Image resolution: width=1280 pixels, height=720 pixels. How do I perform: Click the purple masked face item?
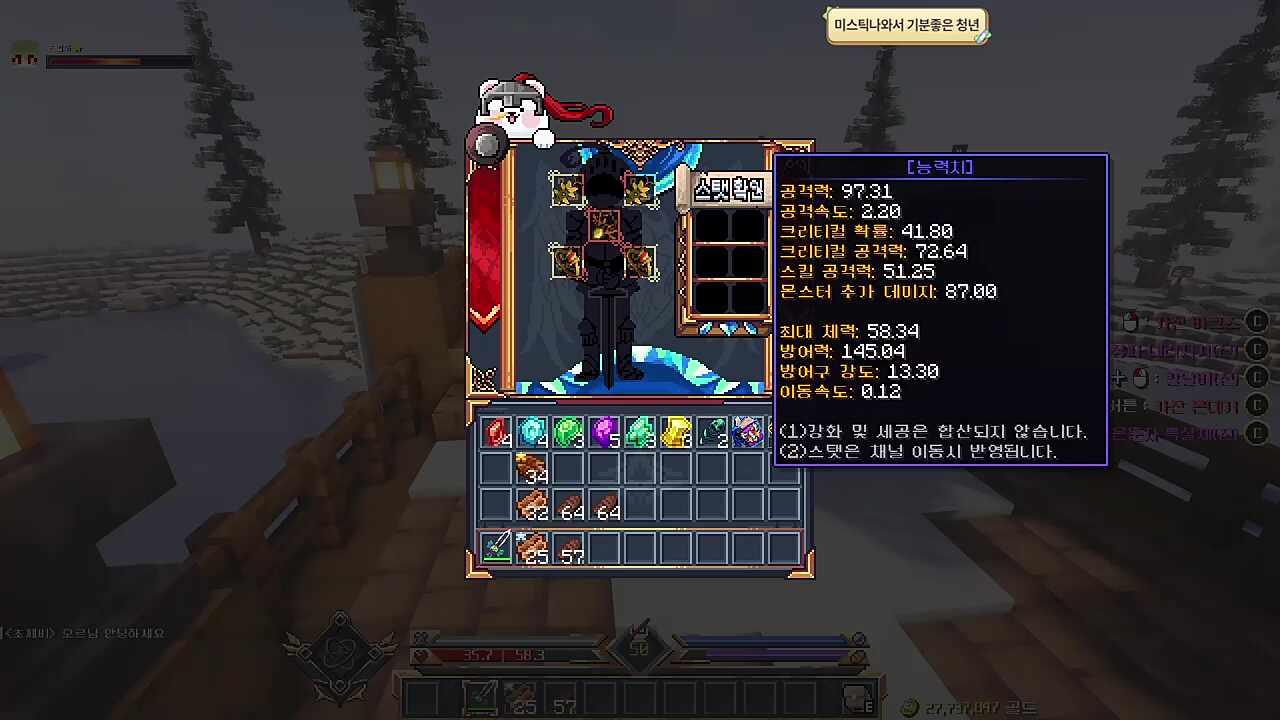747,432
